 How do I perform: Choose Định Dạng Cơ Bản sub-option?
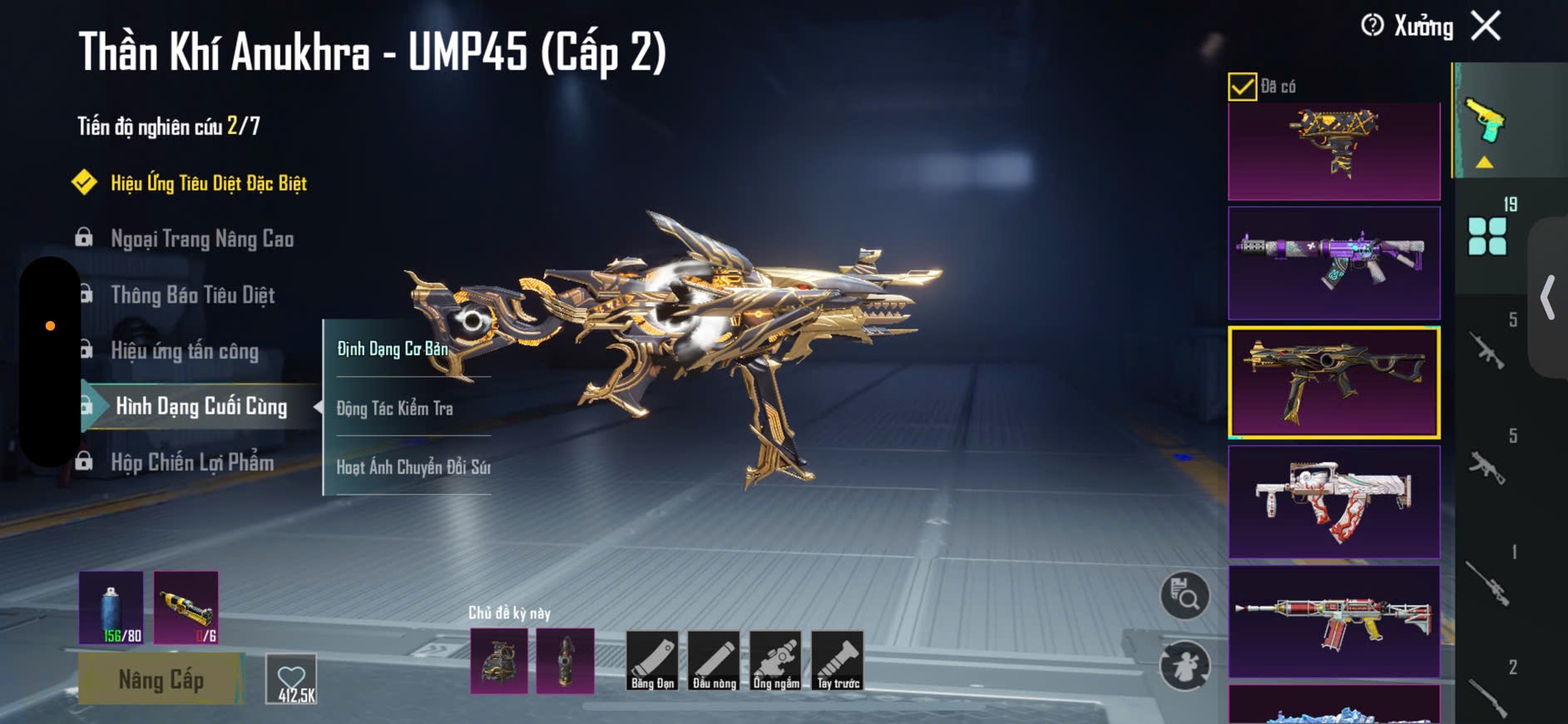pyautogui.click(x=393, y=349)
